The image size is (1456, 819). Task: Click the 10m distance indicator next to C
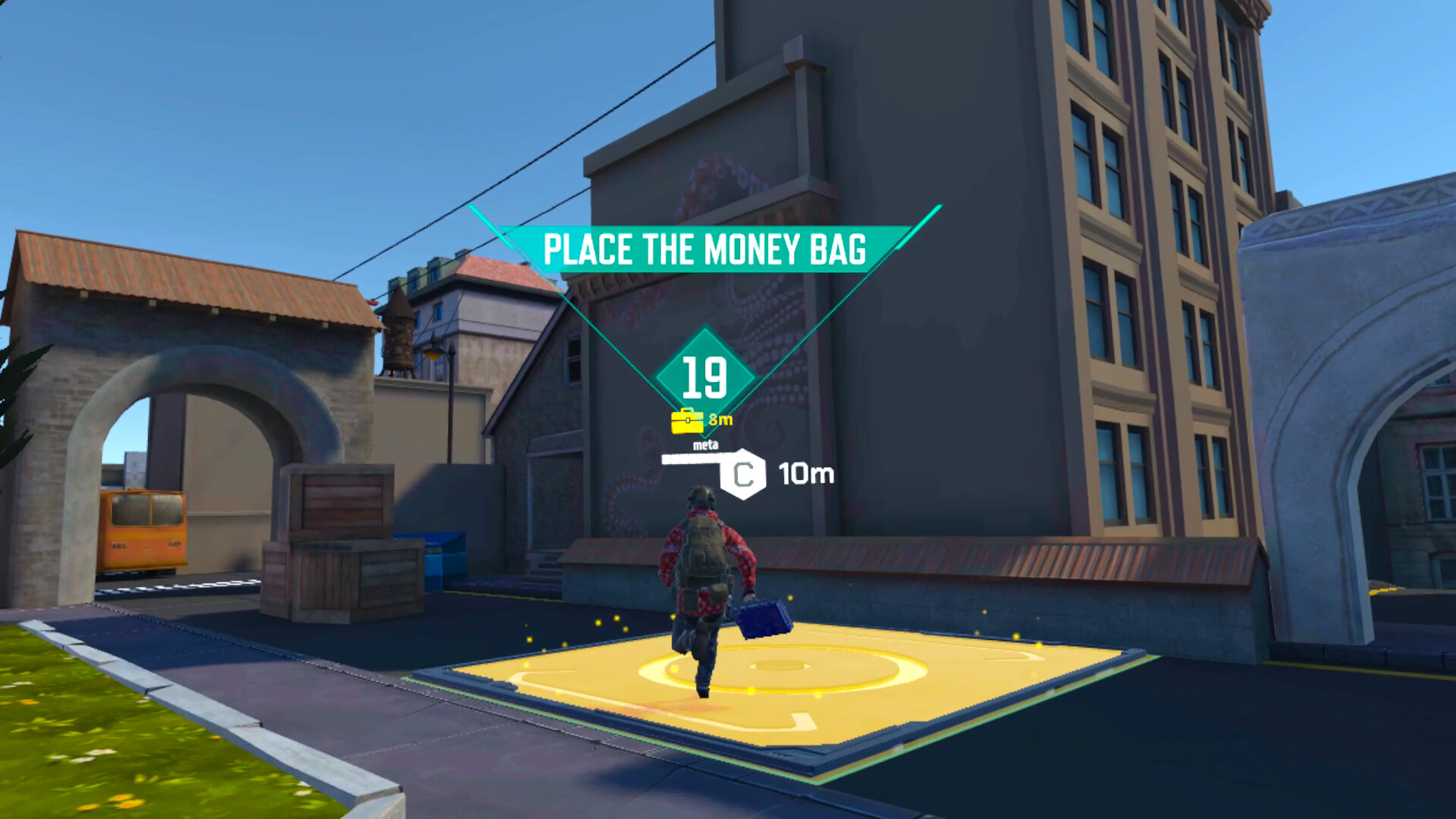(x=805, y=475)
